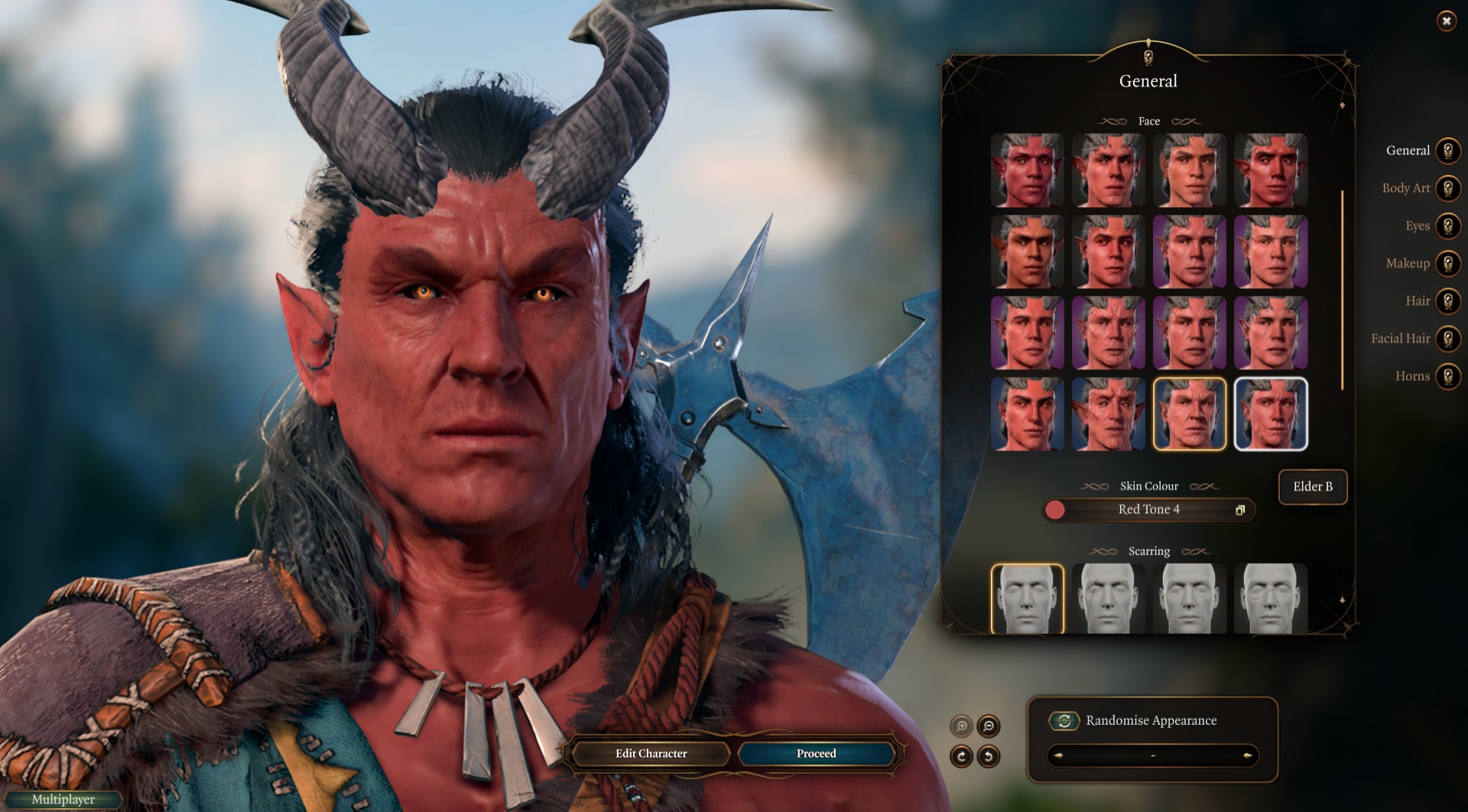
Task: Close the character creation screen
Action: [x=1446, y=21]
